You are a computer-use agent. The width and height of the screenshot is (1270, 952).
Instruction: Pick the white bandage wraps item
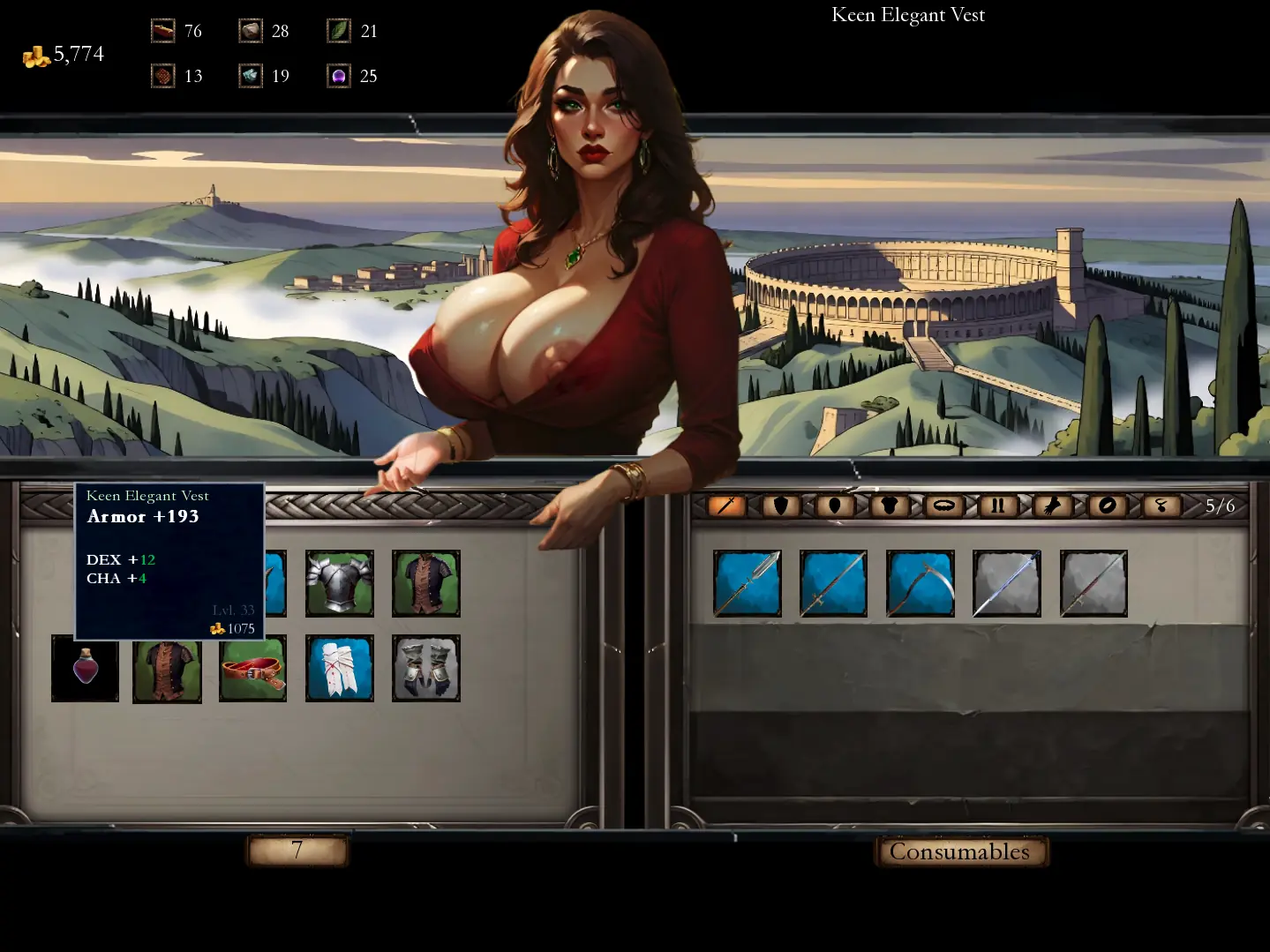tap(340, 668)
